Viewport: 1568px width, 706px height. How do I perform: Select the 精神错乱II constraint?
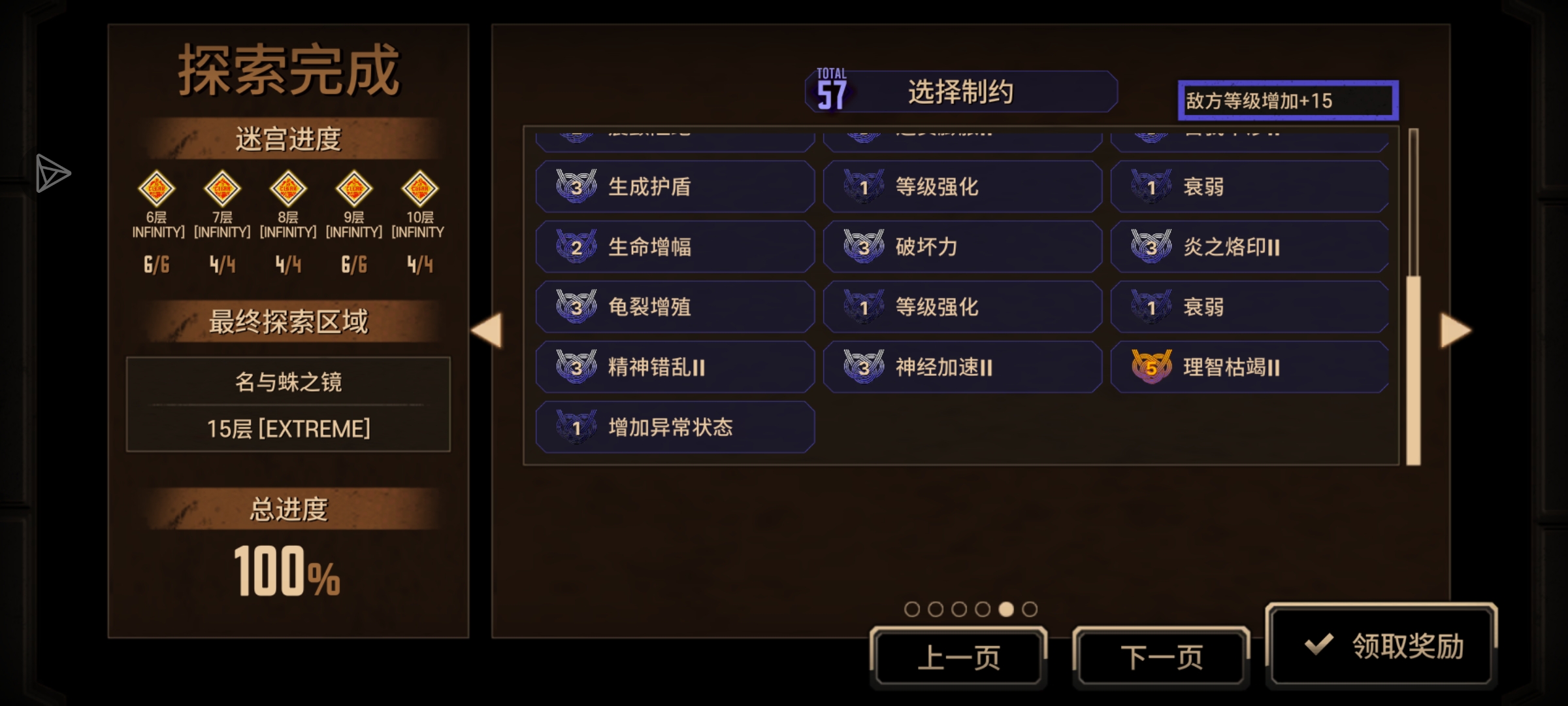tap(675, 367)
